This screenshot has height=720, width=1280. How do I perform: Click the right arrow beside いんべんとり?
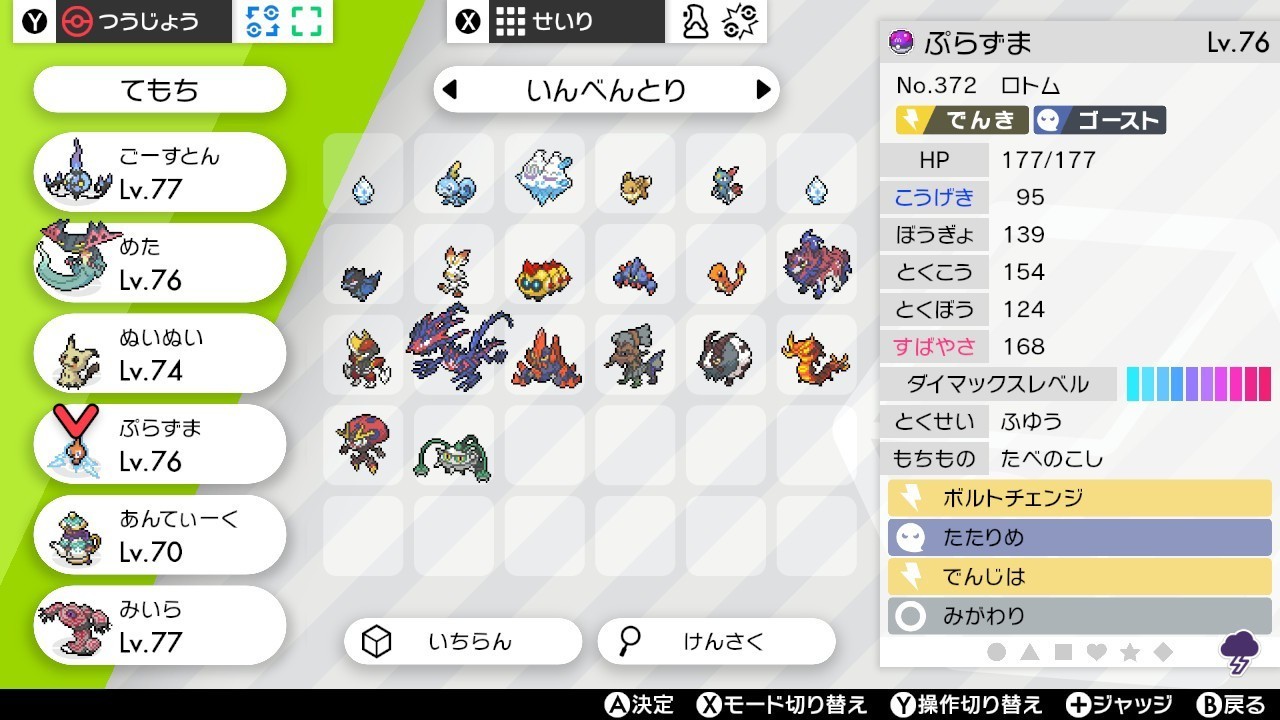point(764,89)
